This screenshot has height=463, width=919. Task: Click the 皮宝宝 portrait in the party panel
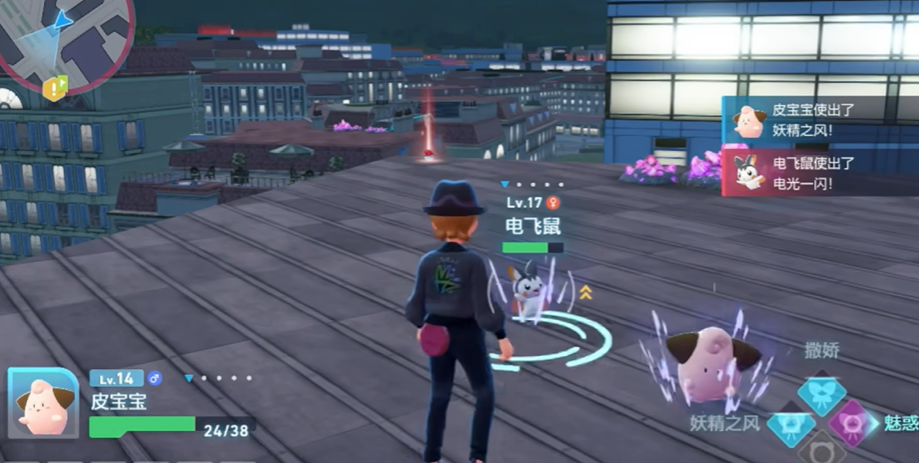point(42,403)
